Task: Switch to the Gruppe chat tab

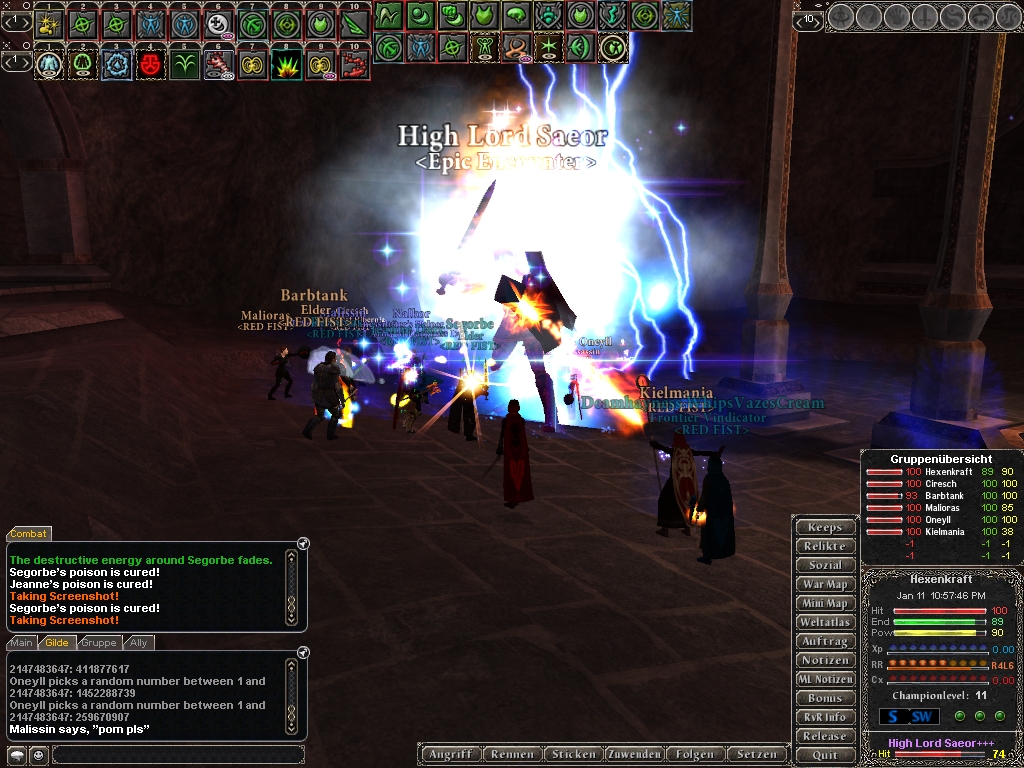Action: click(99, 643)
